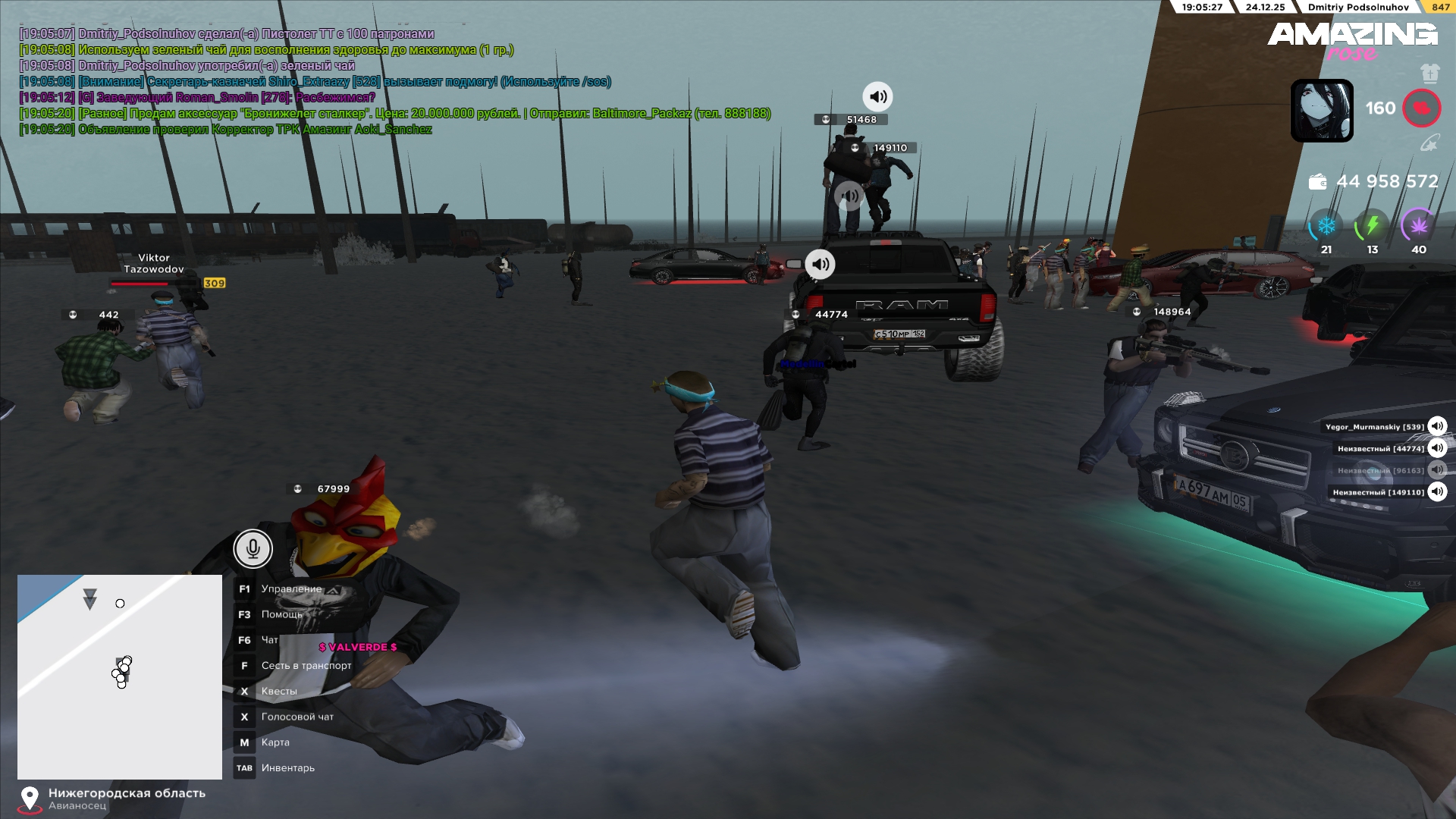
Task: Select the red hearts health icon
Action: (1421, 108)
